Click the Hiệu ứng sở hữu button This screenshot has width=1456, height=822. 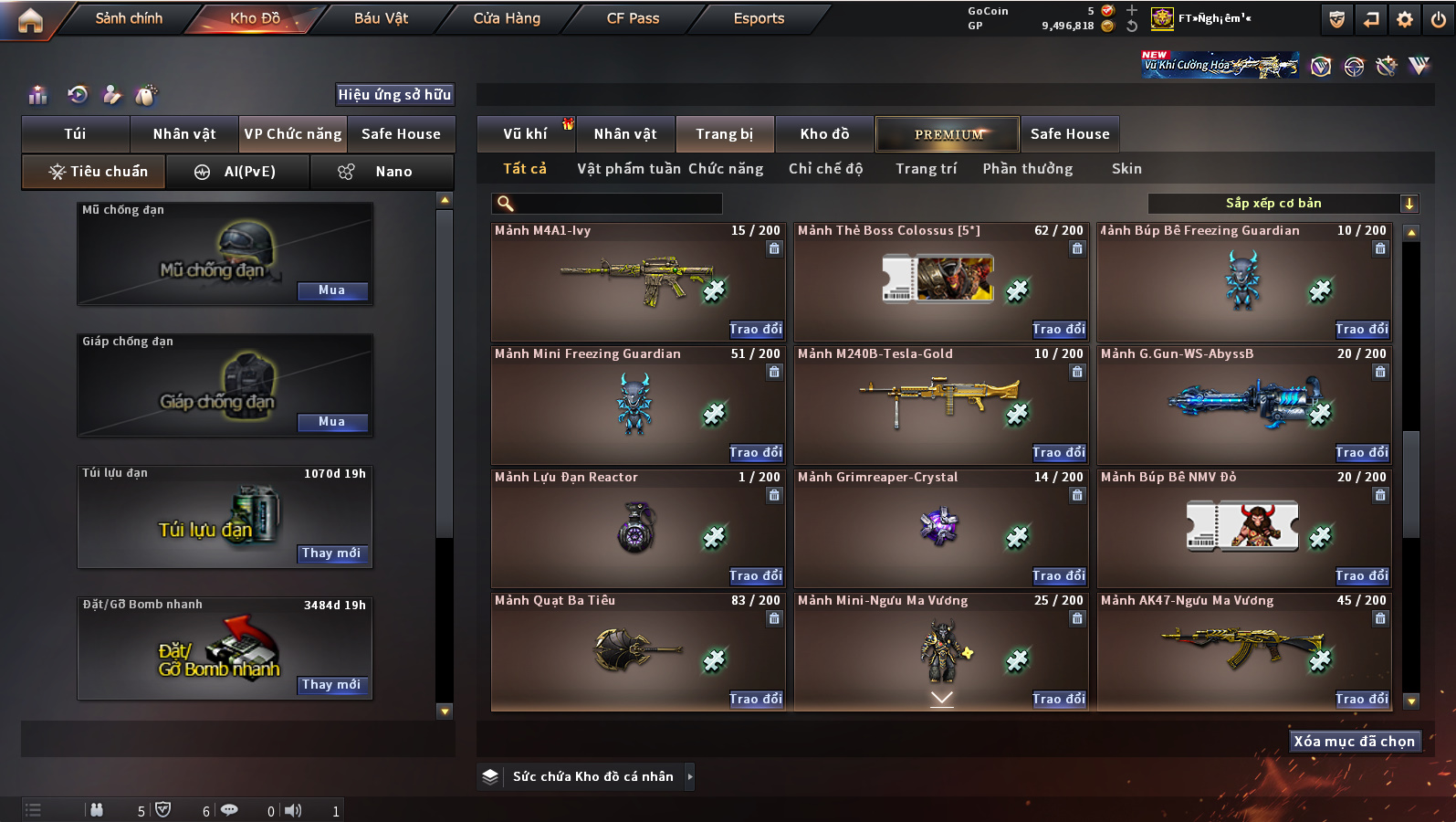pyautogui.click(x=394, y=95)
